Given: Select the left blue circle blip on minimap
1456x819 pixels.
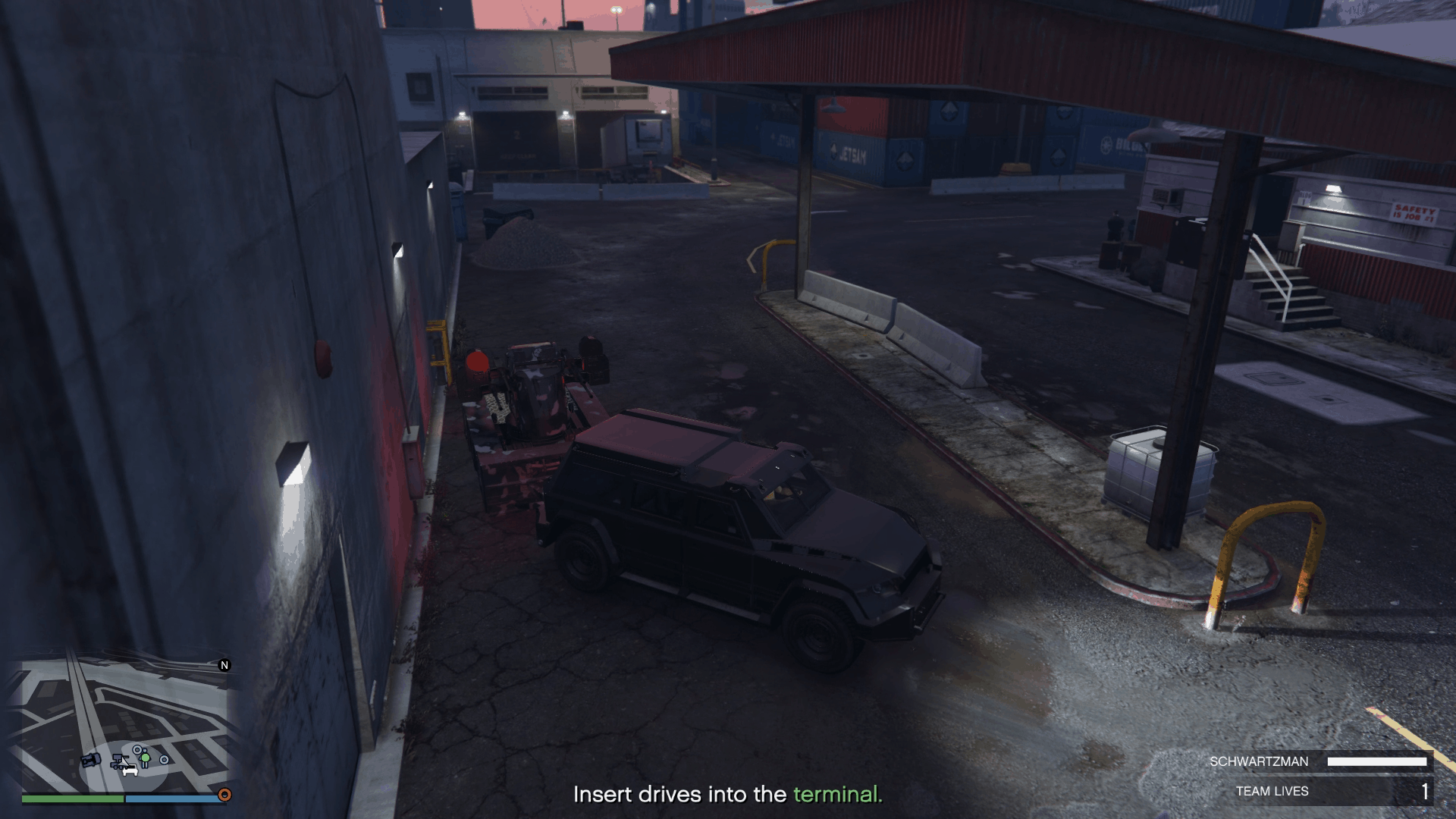Looking at the screenshot, I should click(137, 750).
